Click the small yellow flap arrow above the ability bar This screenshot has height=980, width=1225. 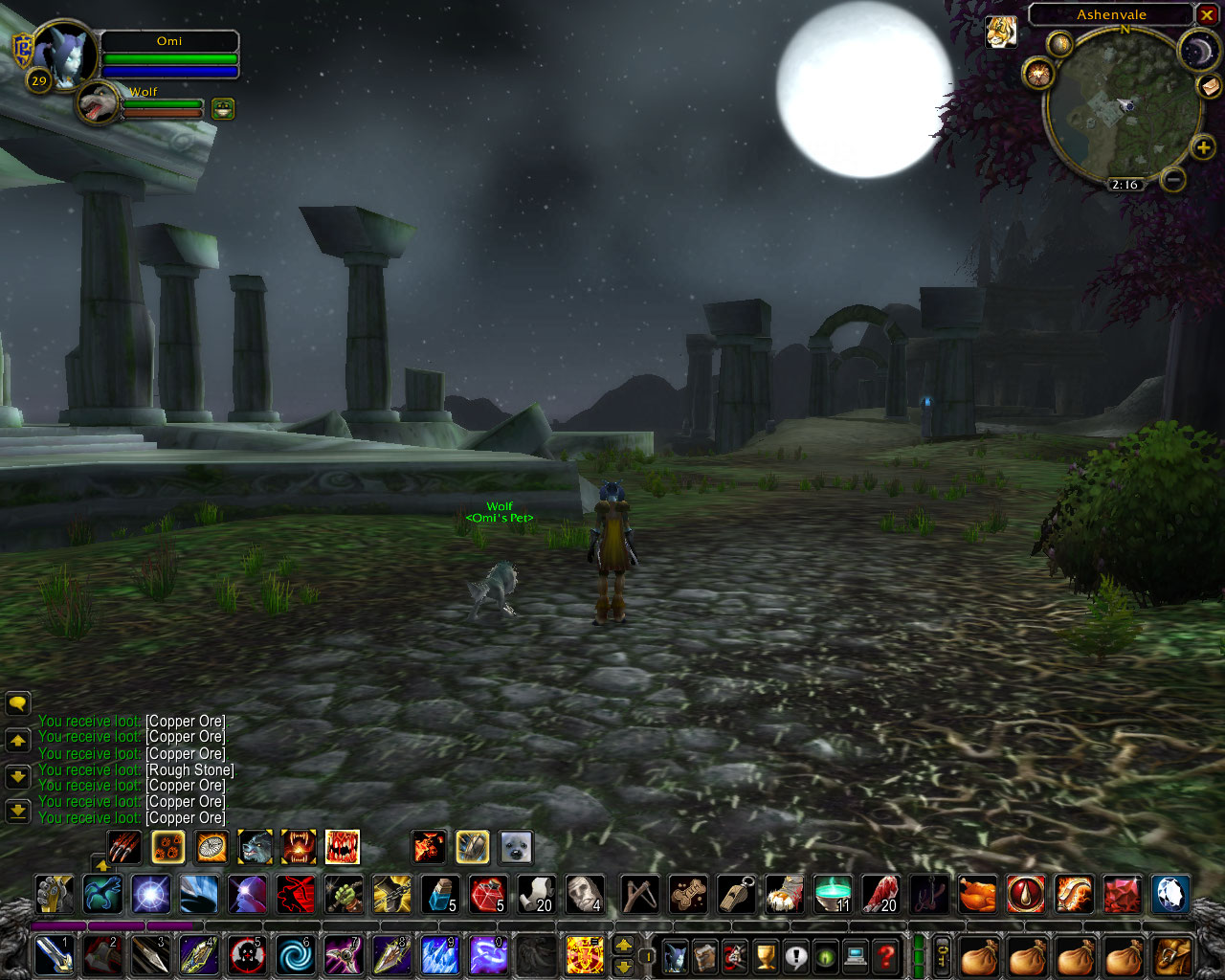[x=103, y=864]
